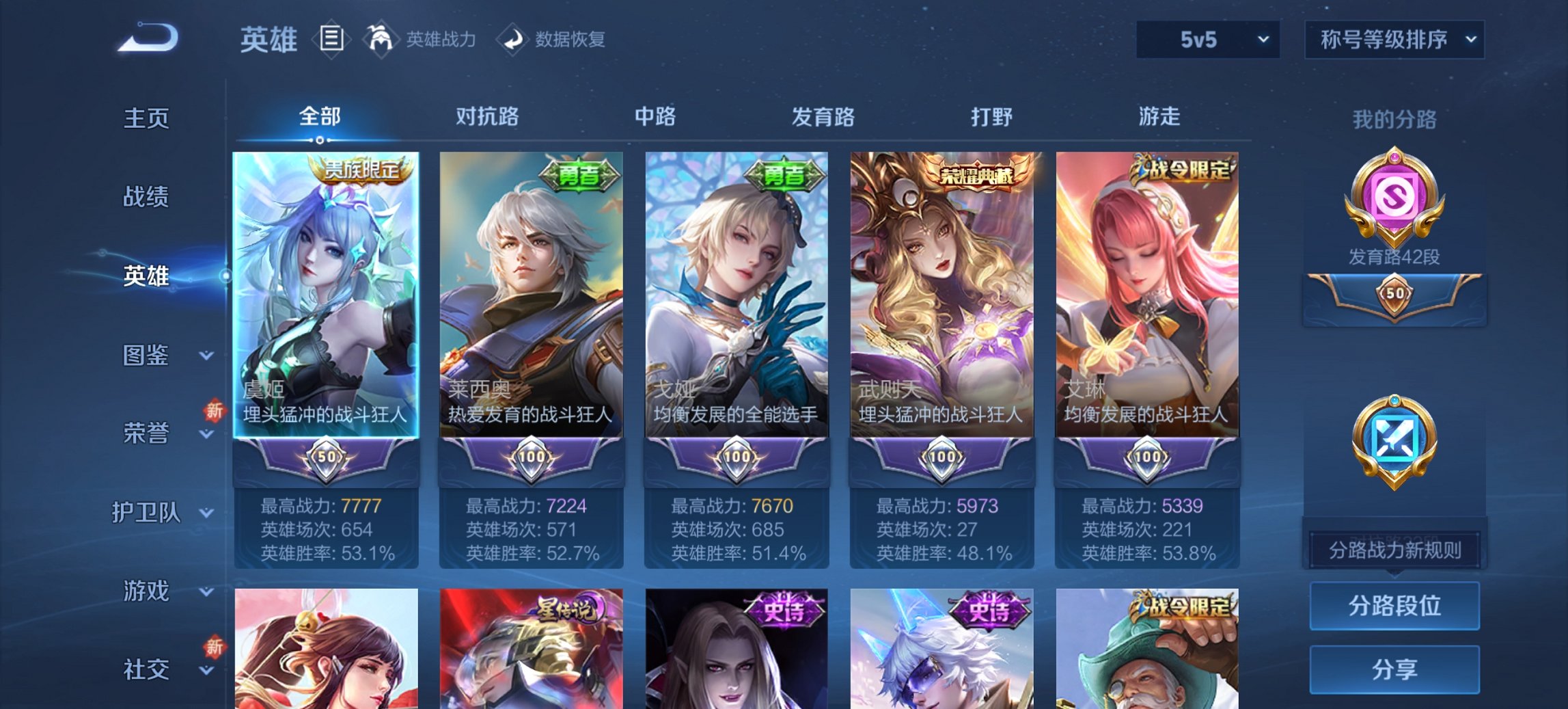Select 主页 in the left sidebar

click(147, 118)
